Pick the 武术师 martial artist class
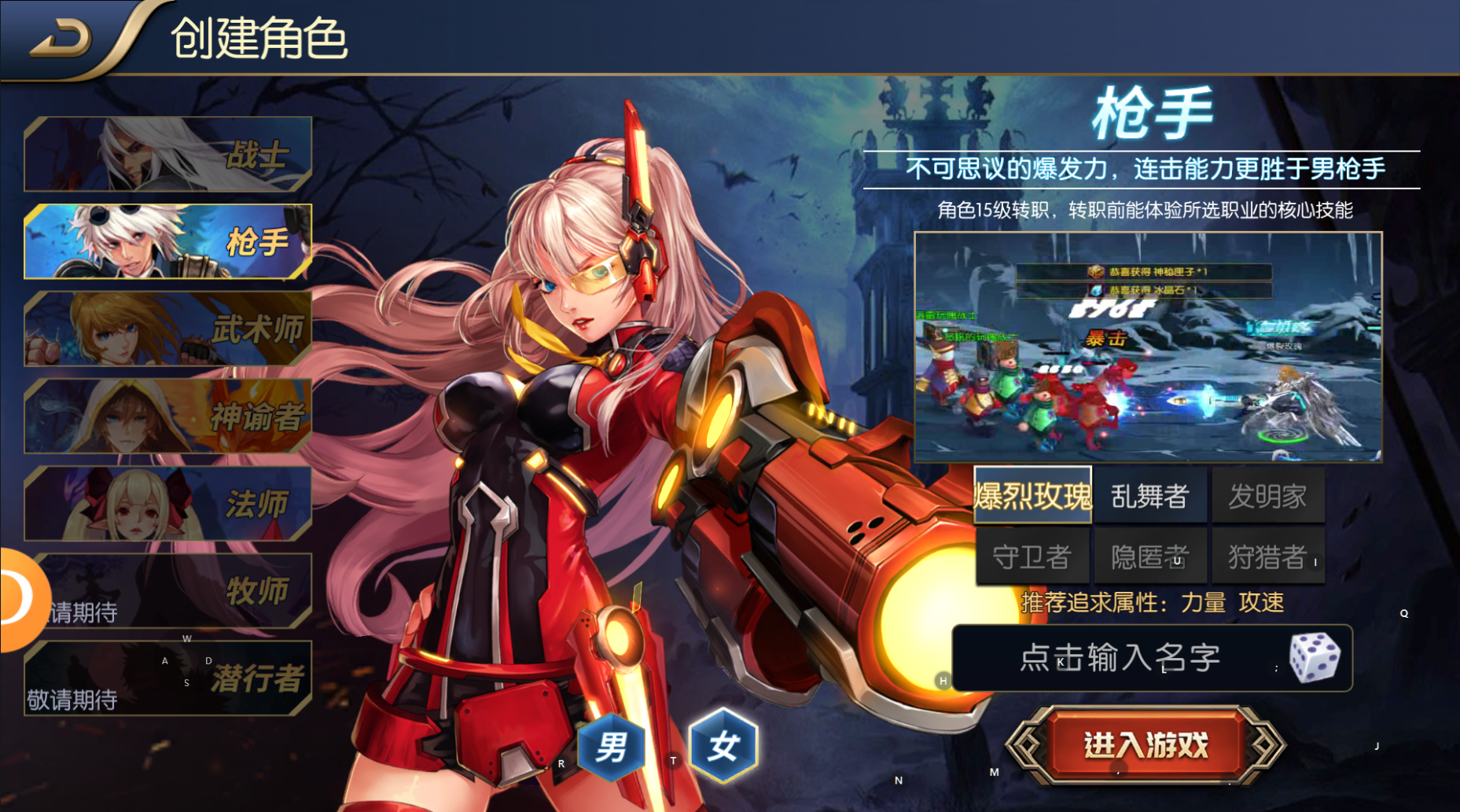The image size is (1460, 812). click(x=167, y=329)
